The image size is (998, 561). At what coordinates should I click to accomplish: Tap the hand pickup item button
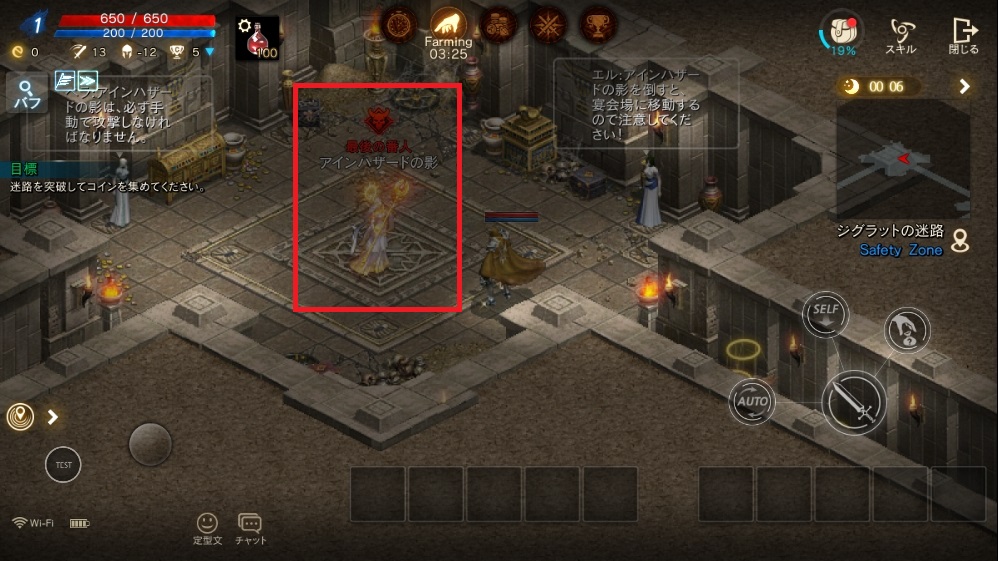(x=907, y=330)
